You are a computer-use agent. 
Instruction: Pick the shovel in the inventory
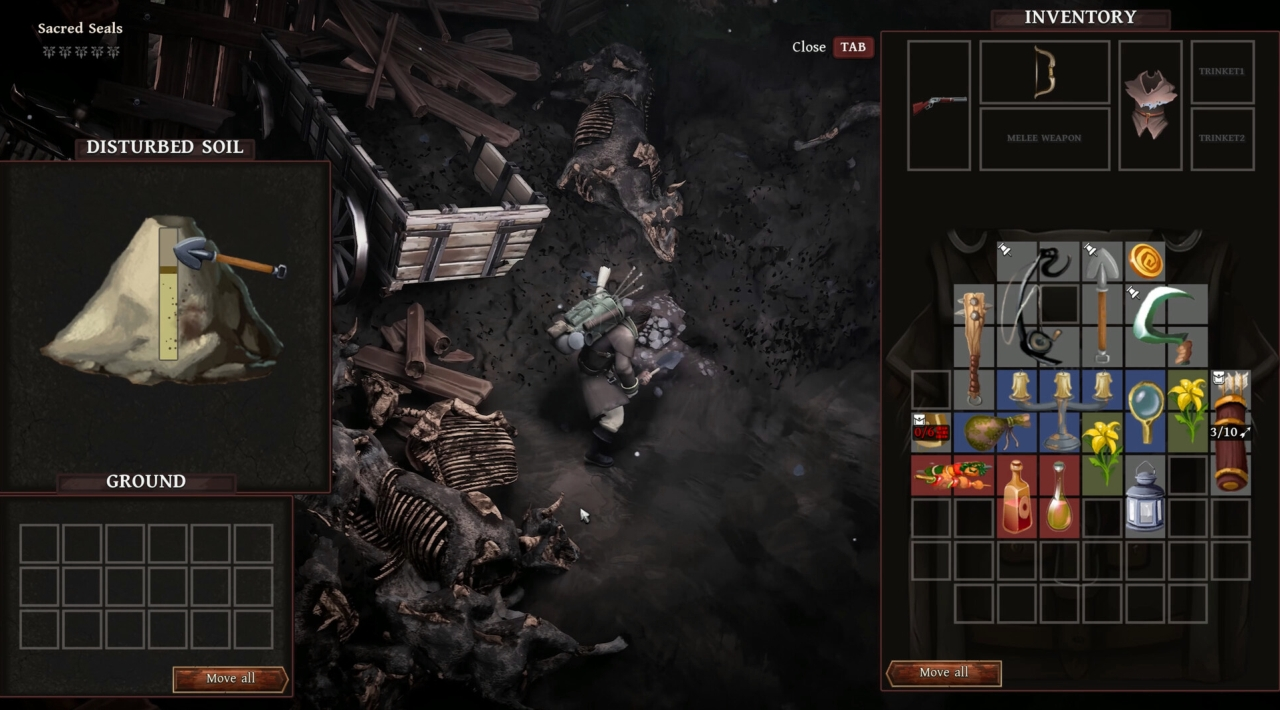pos(1101,300)
